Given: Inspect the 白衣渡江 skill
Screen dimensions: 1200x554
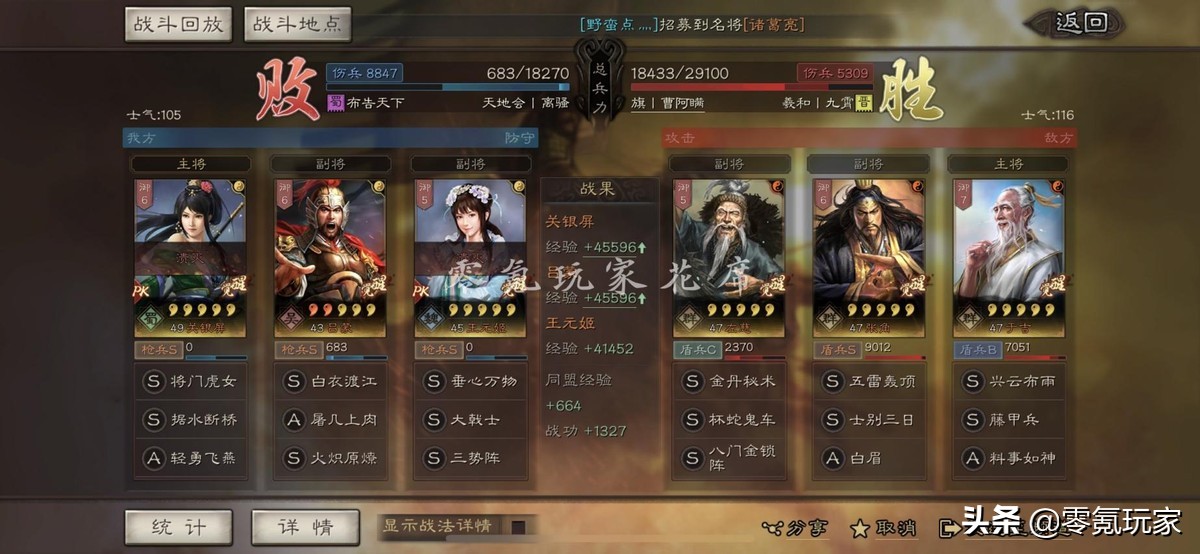Looking at the screenshot, I should click(331, 381).
